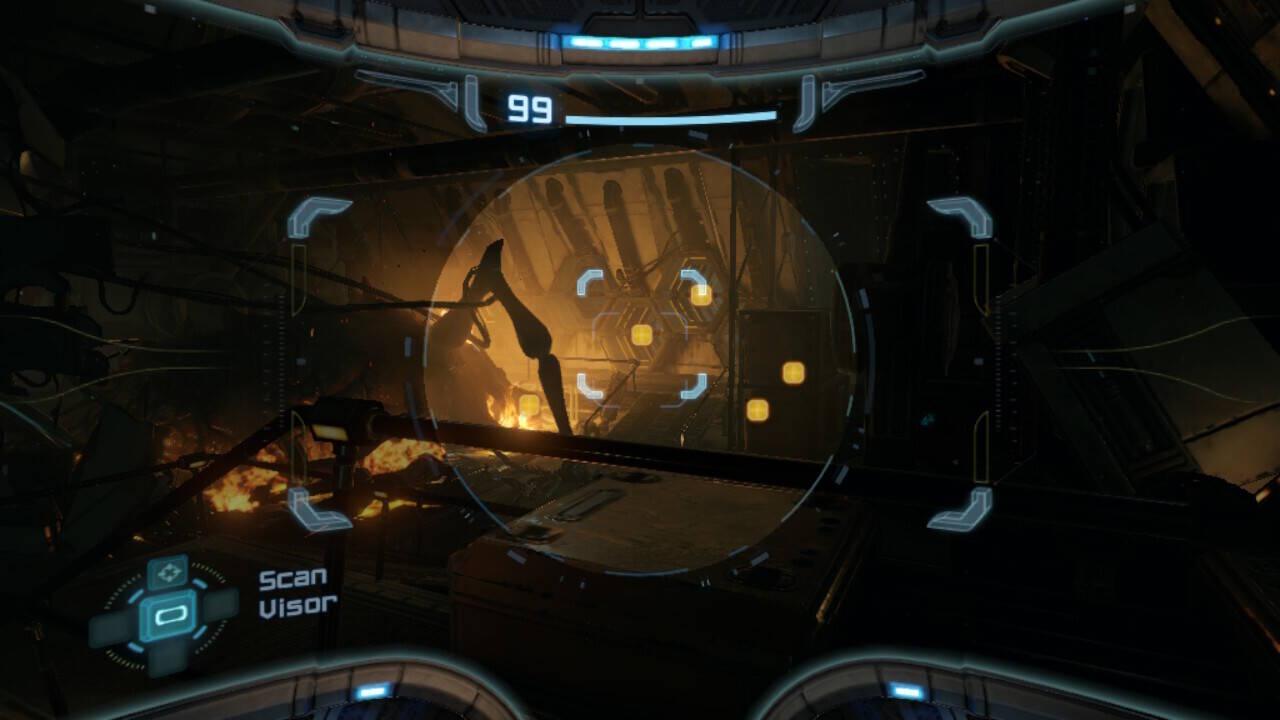Switch to the crosshair visor slot
The width and height of the screenshot is (1280, 720).
point(167,573)
